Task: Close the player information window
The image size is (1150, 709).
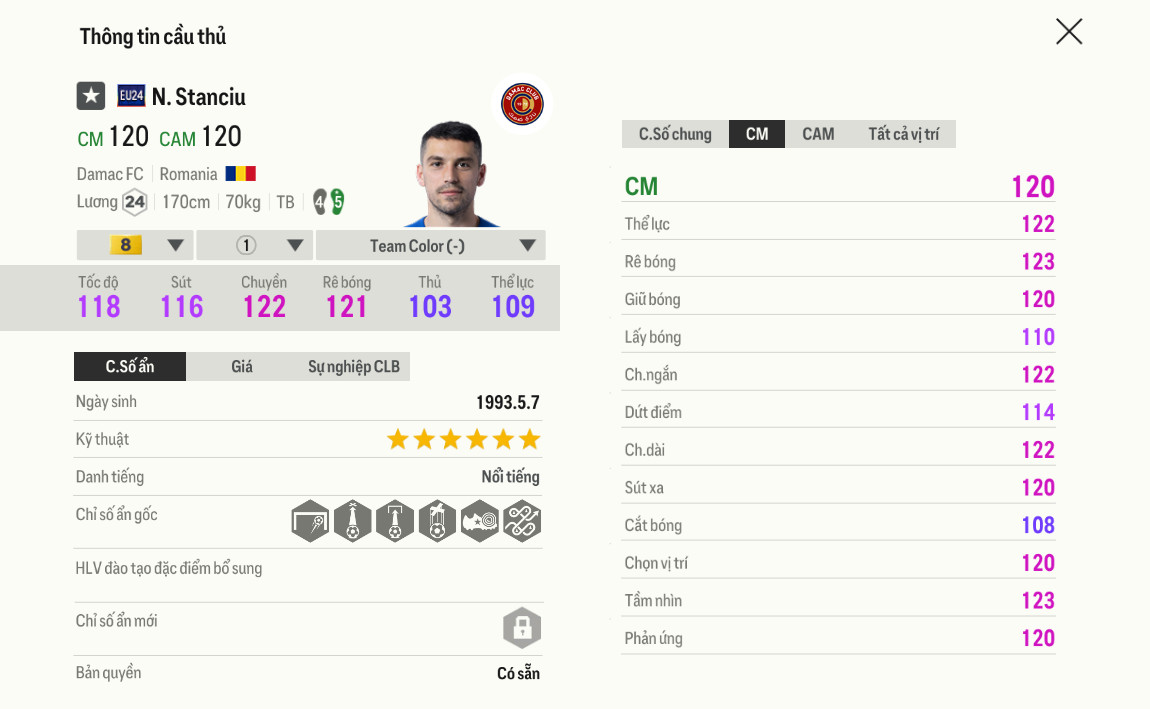Action: tap(1069, 32)
